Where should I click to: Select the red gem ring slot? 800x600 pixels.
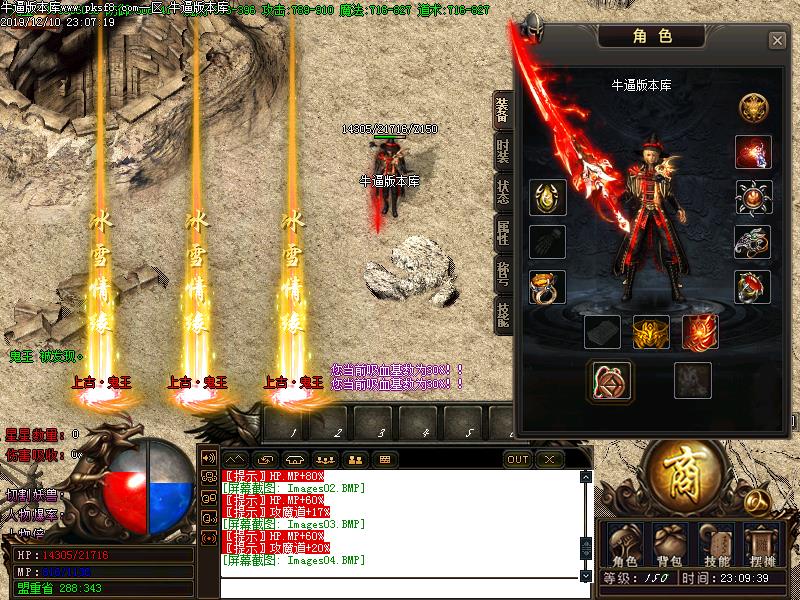tap(751, 287)
